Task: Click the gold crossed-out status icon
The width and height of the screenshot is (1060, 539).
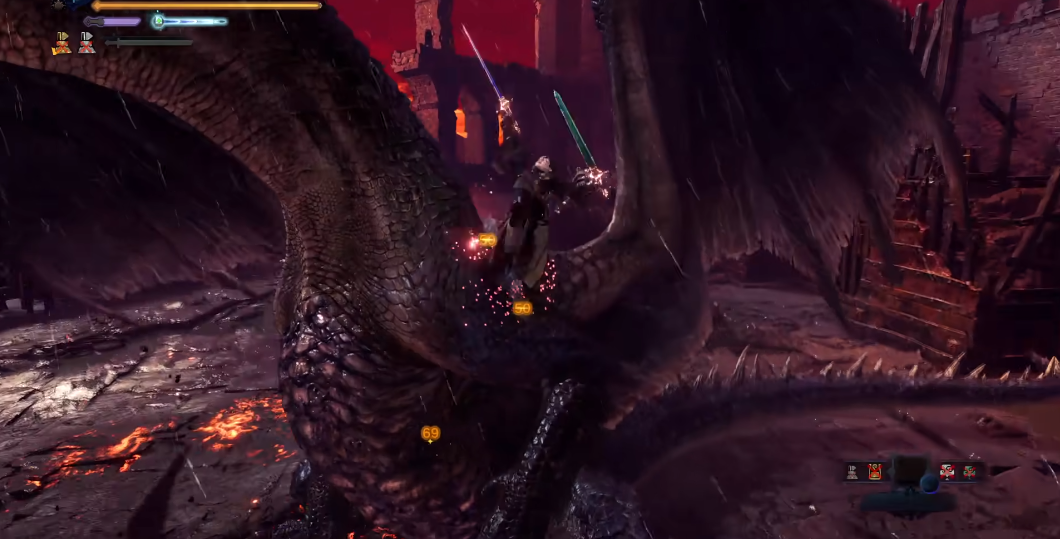Action: click(62, 43)
